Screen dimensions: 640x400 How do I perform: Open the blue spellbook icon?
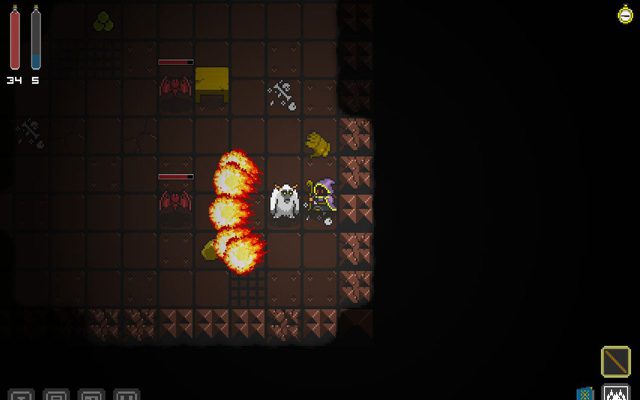click(x=586, y=393)
